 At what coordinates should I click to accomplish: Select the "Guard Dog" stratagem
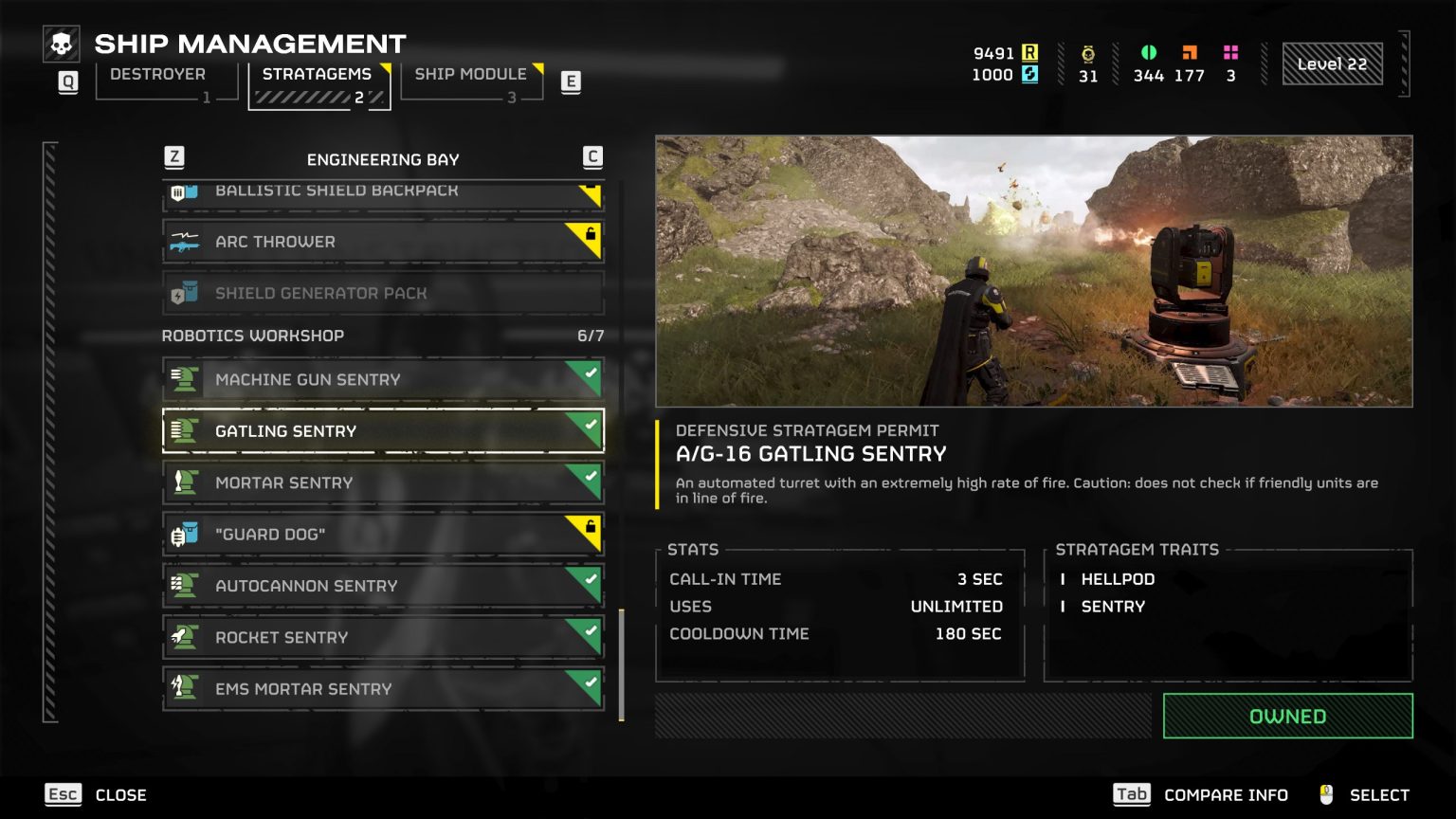[383, 535]
